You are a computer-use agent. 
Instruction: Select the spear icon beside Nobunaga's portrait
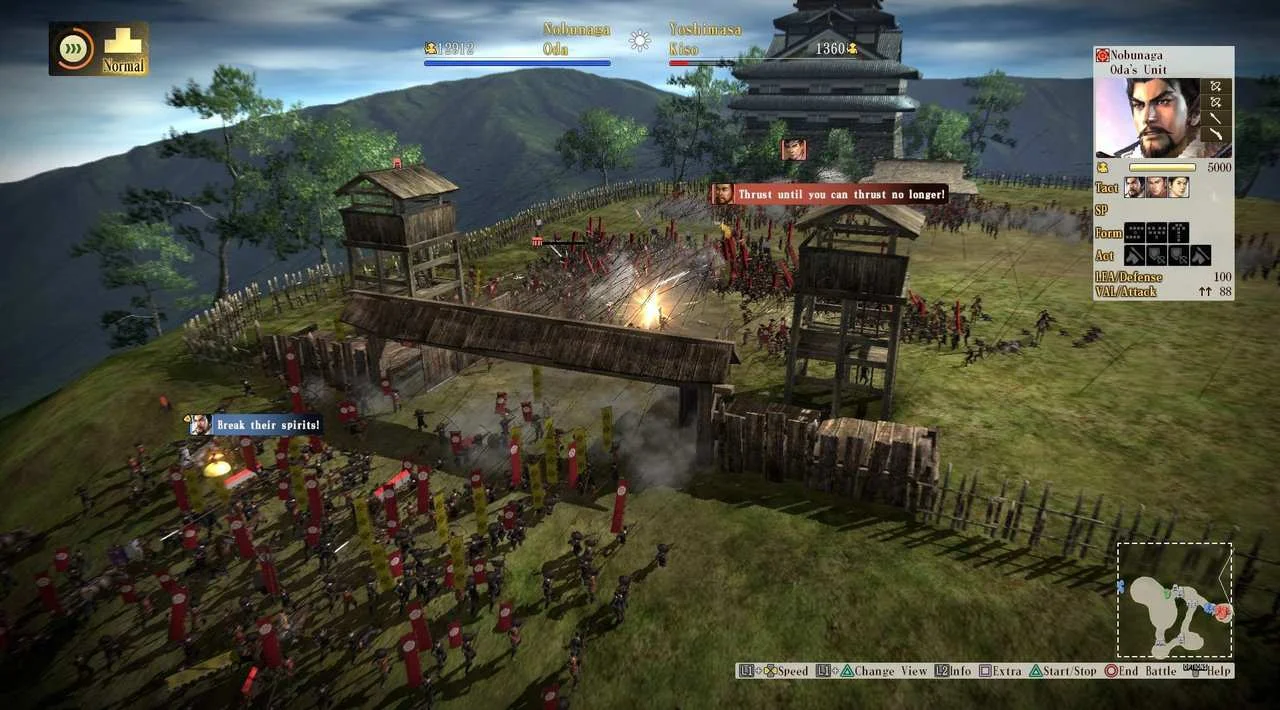coord(1216,118)
